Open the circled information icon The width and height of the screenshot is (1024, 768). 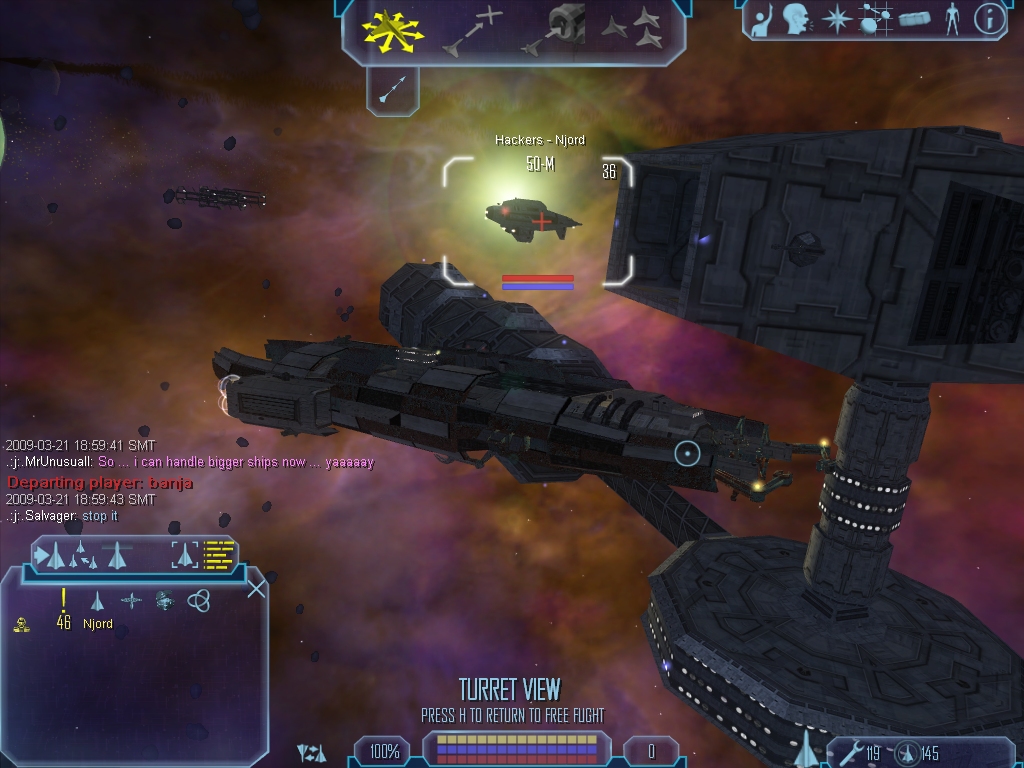(x=989, y=19)
